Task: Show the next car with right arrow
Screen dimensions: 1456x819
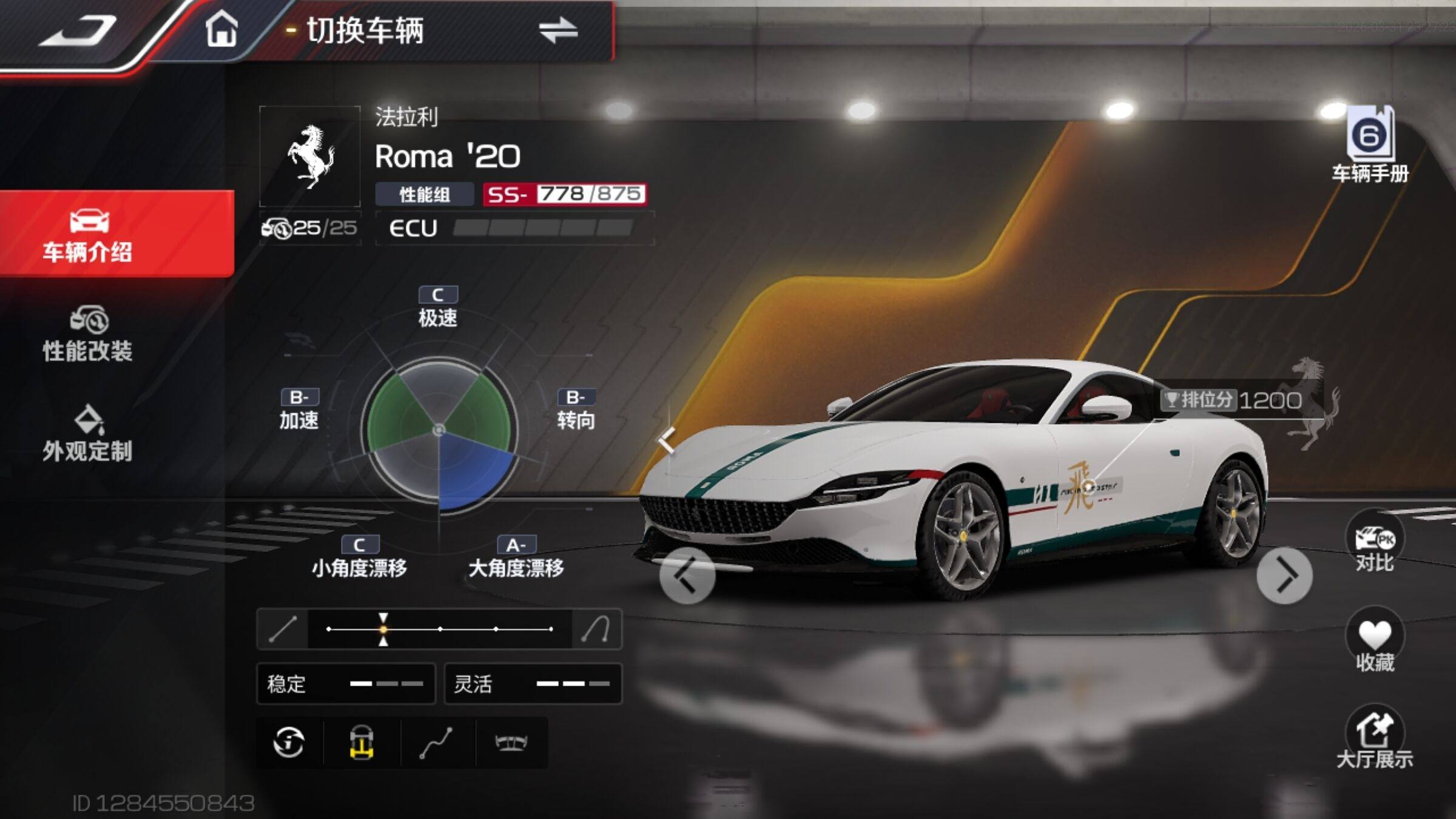Action: pos(1284,575)
